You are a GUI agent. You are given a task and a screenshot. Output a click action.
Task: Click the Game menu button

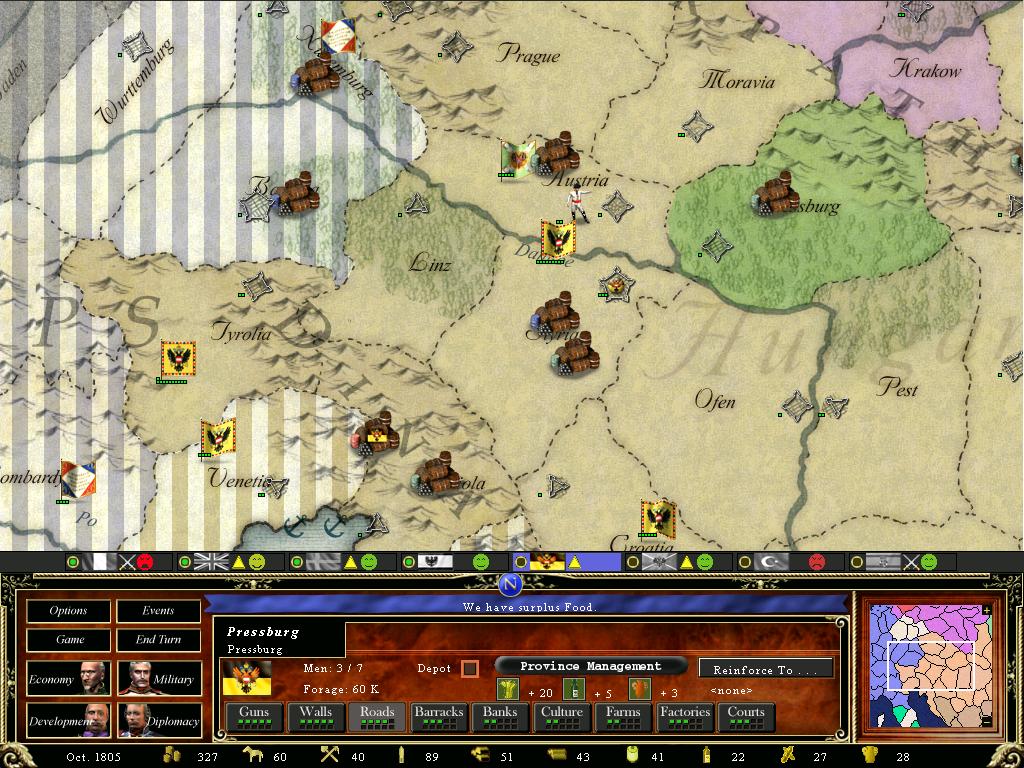coord(68,640)
